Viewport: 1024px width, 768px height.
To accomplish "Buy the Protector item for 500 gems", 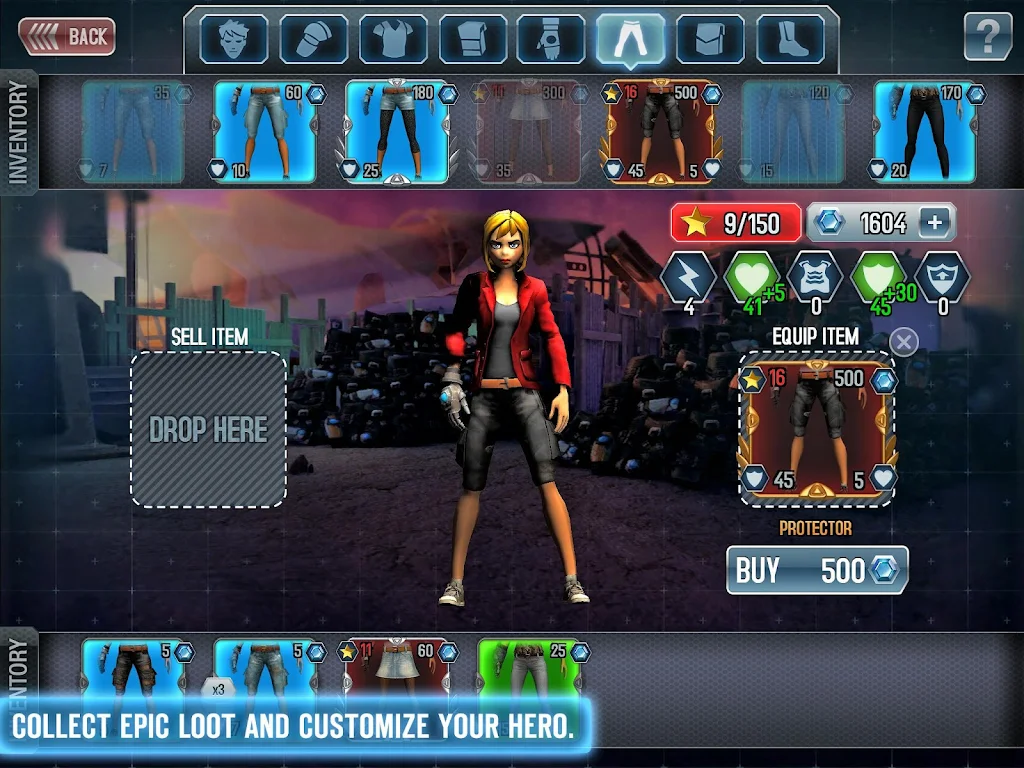I will [817, 570].
